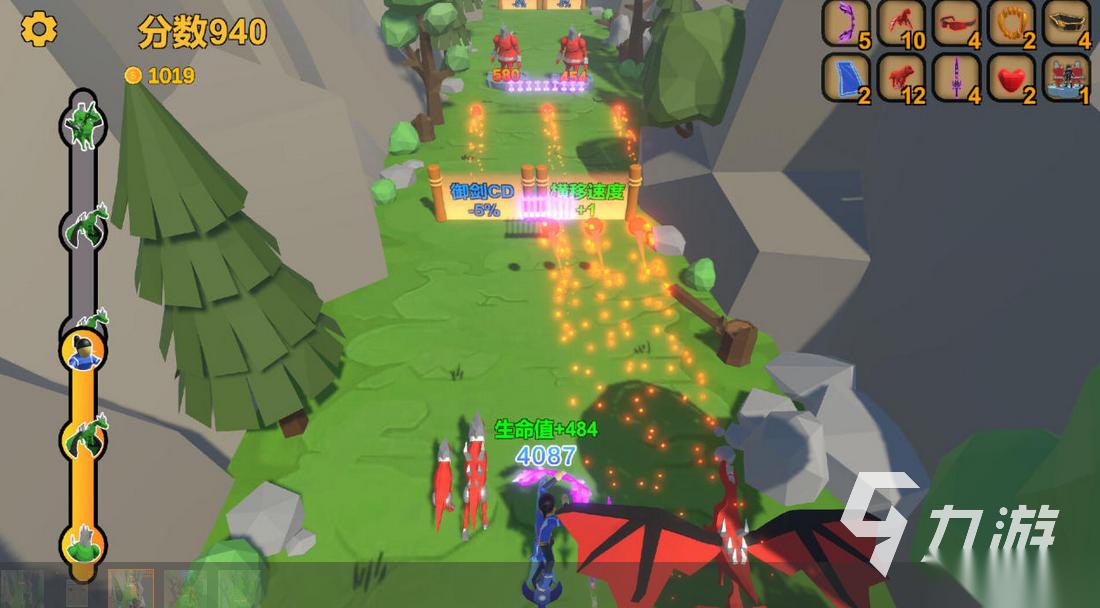The height and width of the screenshot is (608, 1100).
Task: Choose the red horse slot showing 10
Action: coord(902,23)
